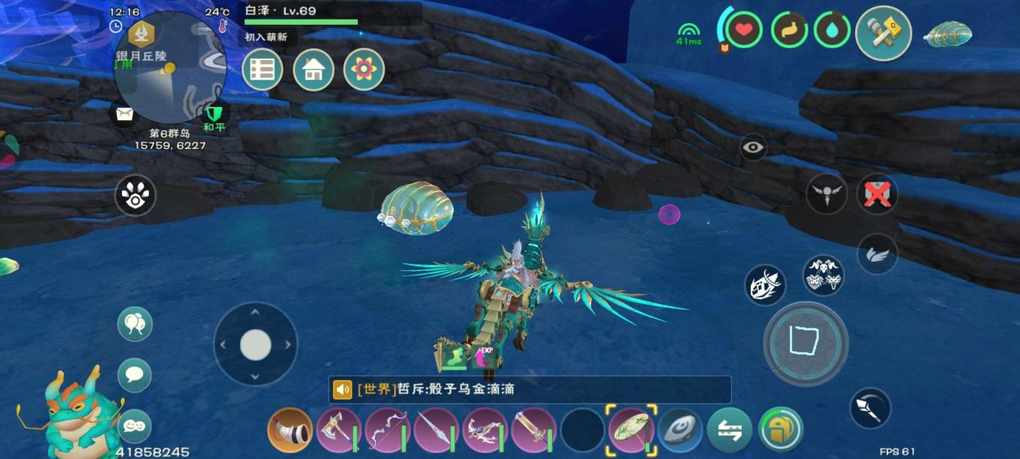
Task: Toggle the paw print view button
Action: point(135,195)
